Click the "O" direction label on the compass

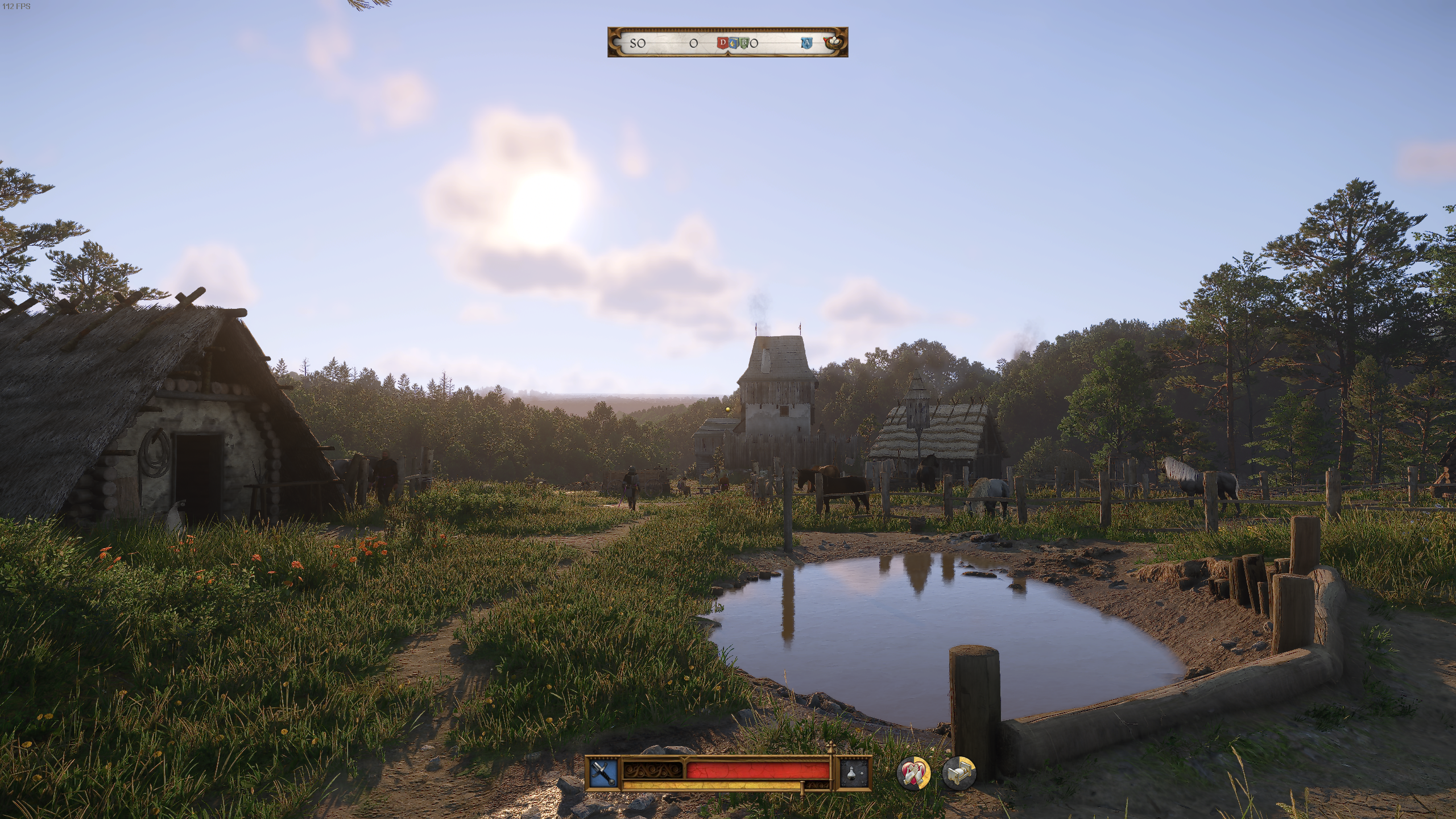[694, 43]
